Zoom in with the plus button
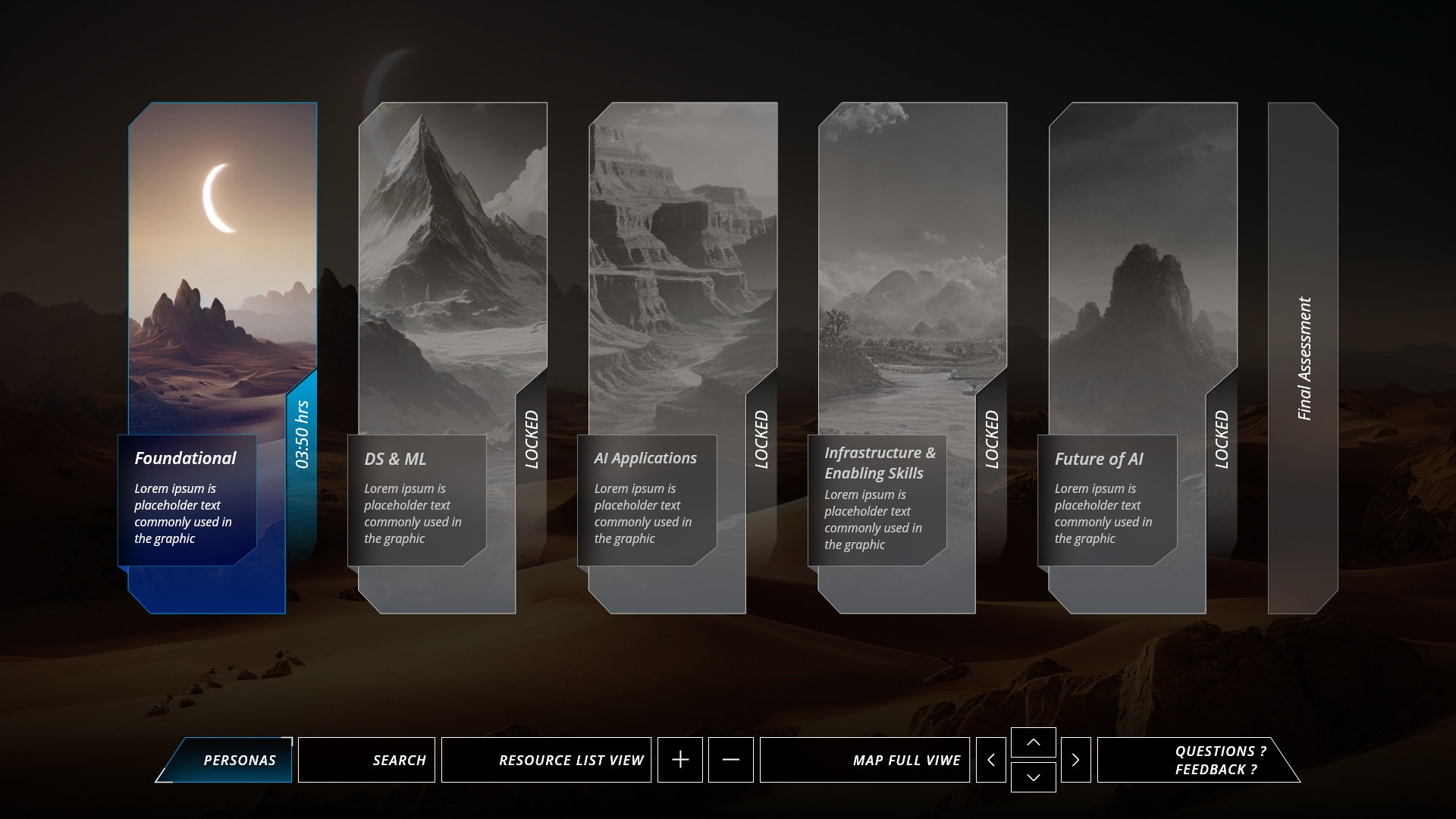The image size is (1456, 819). [680, 760]
